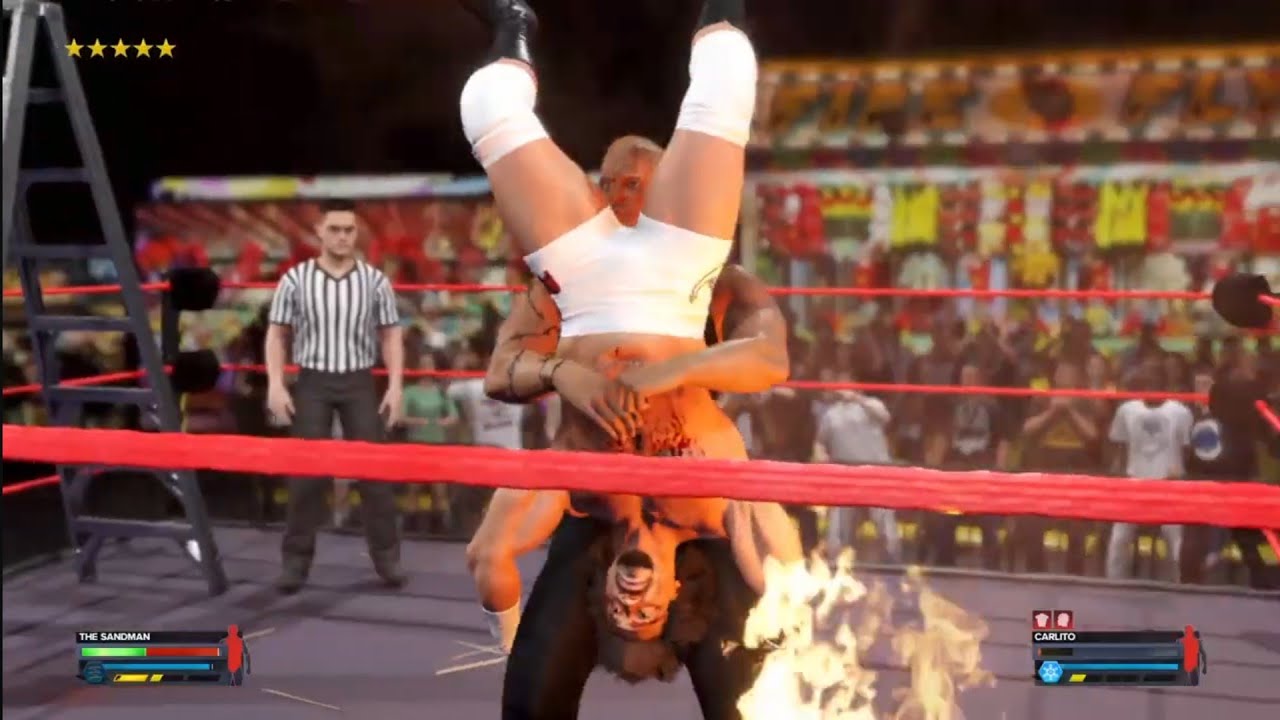Select the snowflake payback icon in Carlito's HUD
1280x720 pixels.
(1050, 671)
